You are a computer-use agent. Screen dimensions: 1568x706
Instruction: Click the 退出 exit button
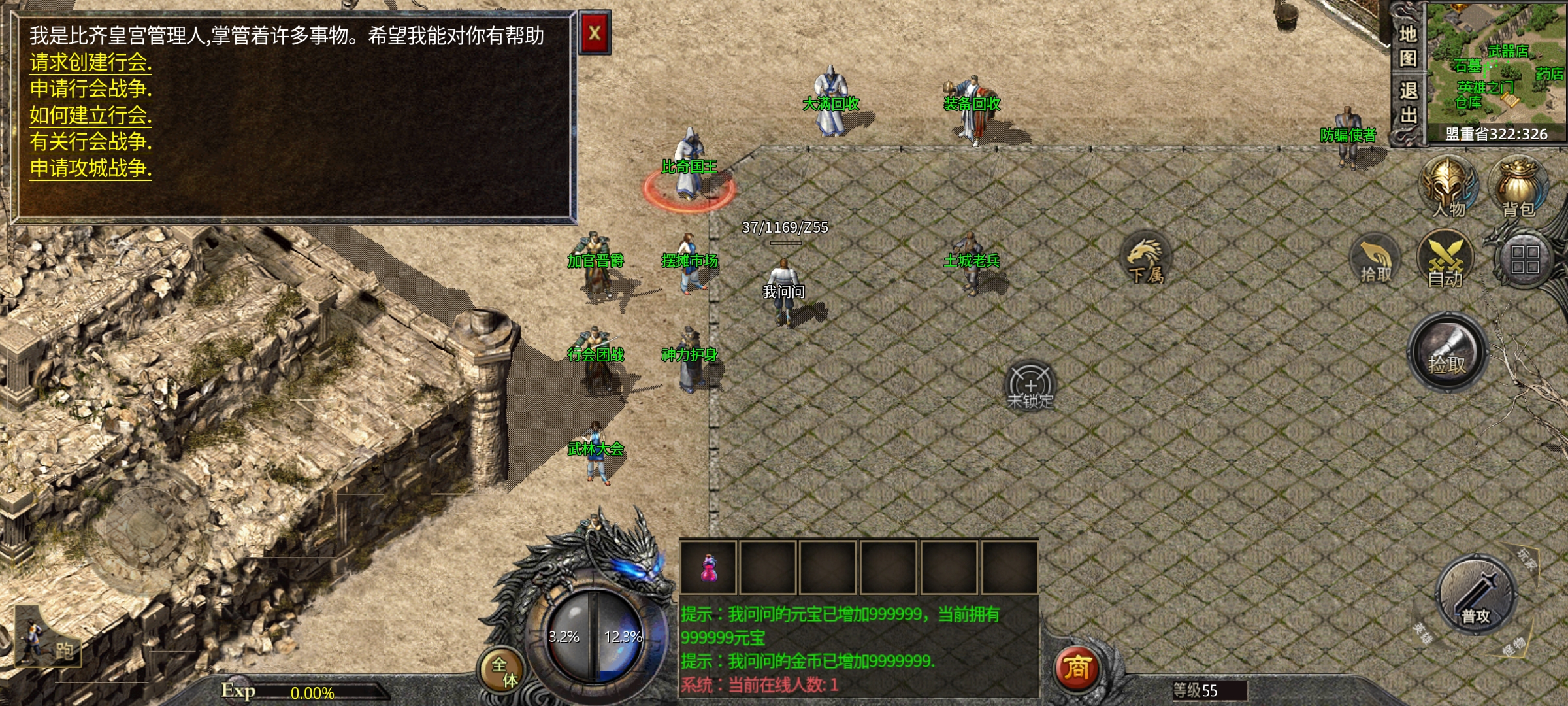[1407, 102]
